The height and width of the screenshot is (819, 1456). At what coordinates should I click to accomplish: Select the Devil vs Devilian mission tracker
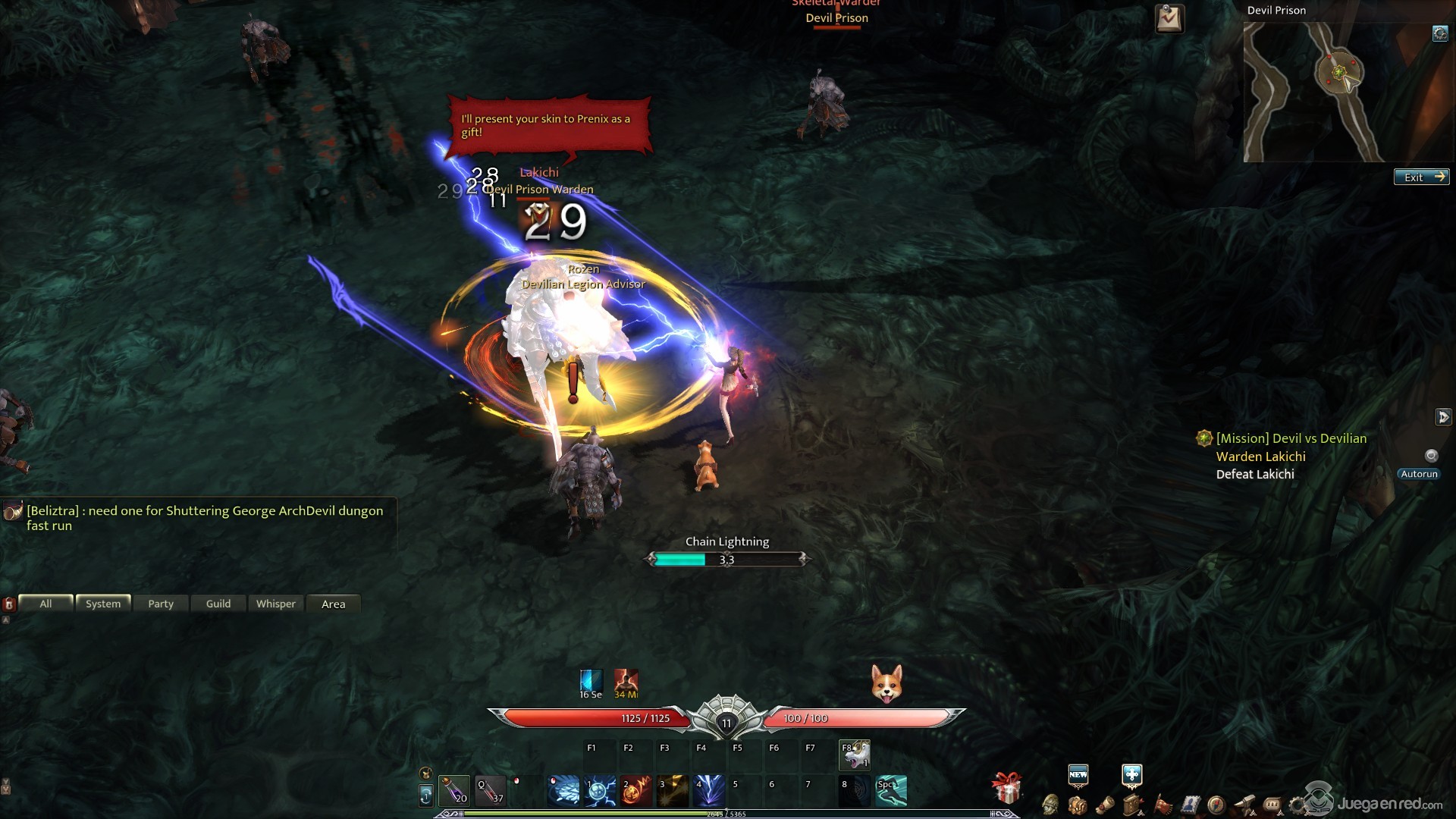[x=1291, y=438]
